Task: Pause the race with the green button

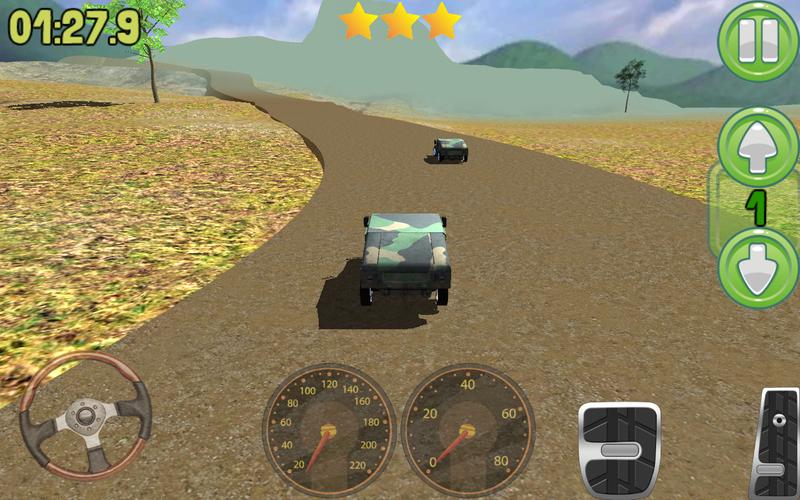Action: click(x=757, y=41)
